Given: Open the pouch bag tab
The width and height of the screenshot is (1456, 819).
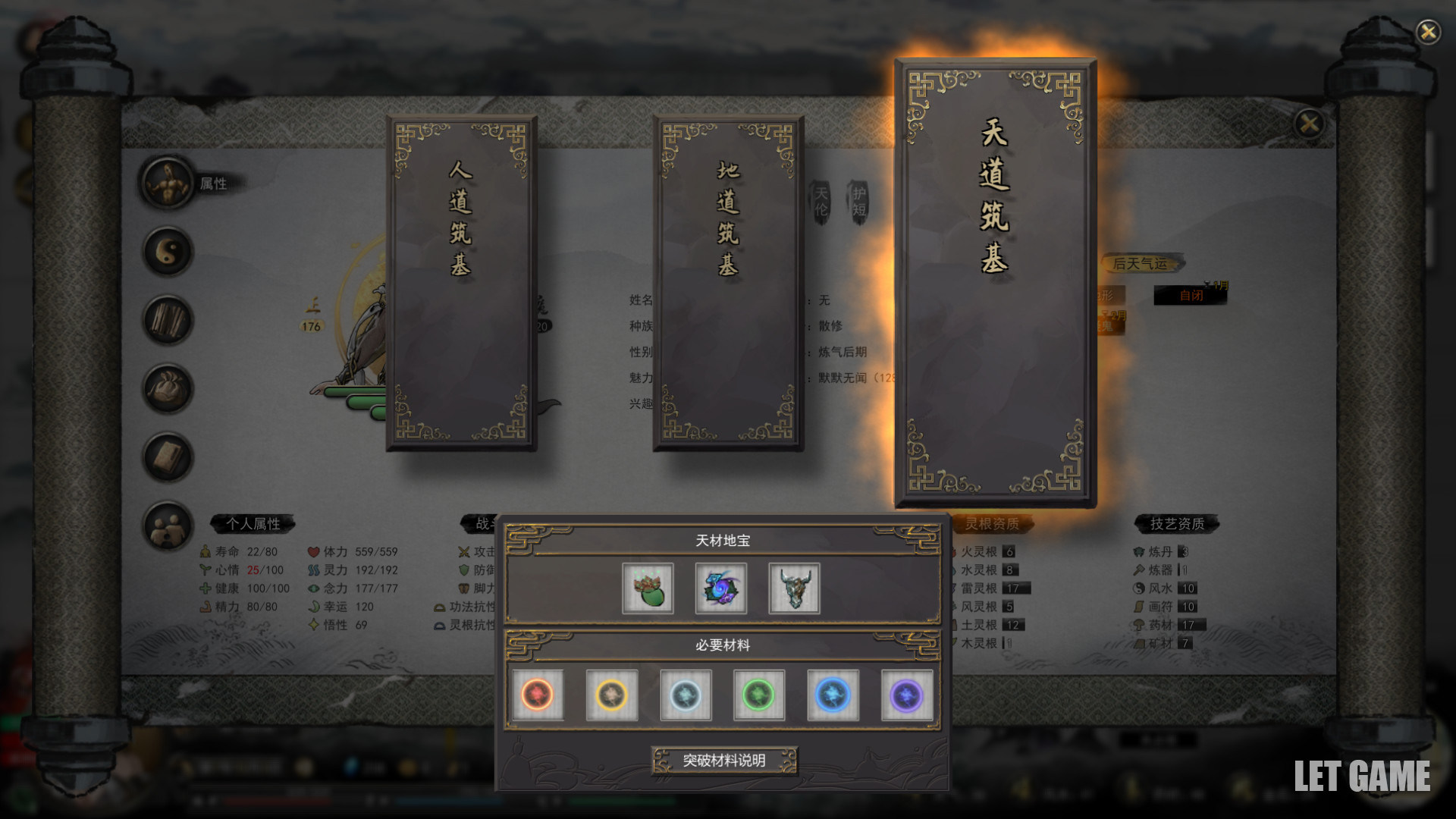Looking at the screenshot, I should pyautogui.click(x=168, y=389).
